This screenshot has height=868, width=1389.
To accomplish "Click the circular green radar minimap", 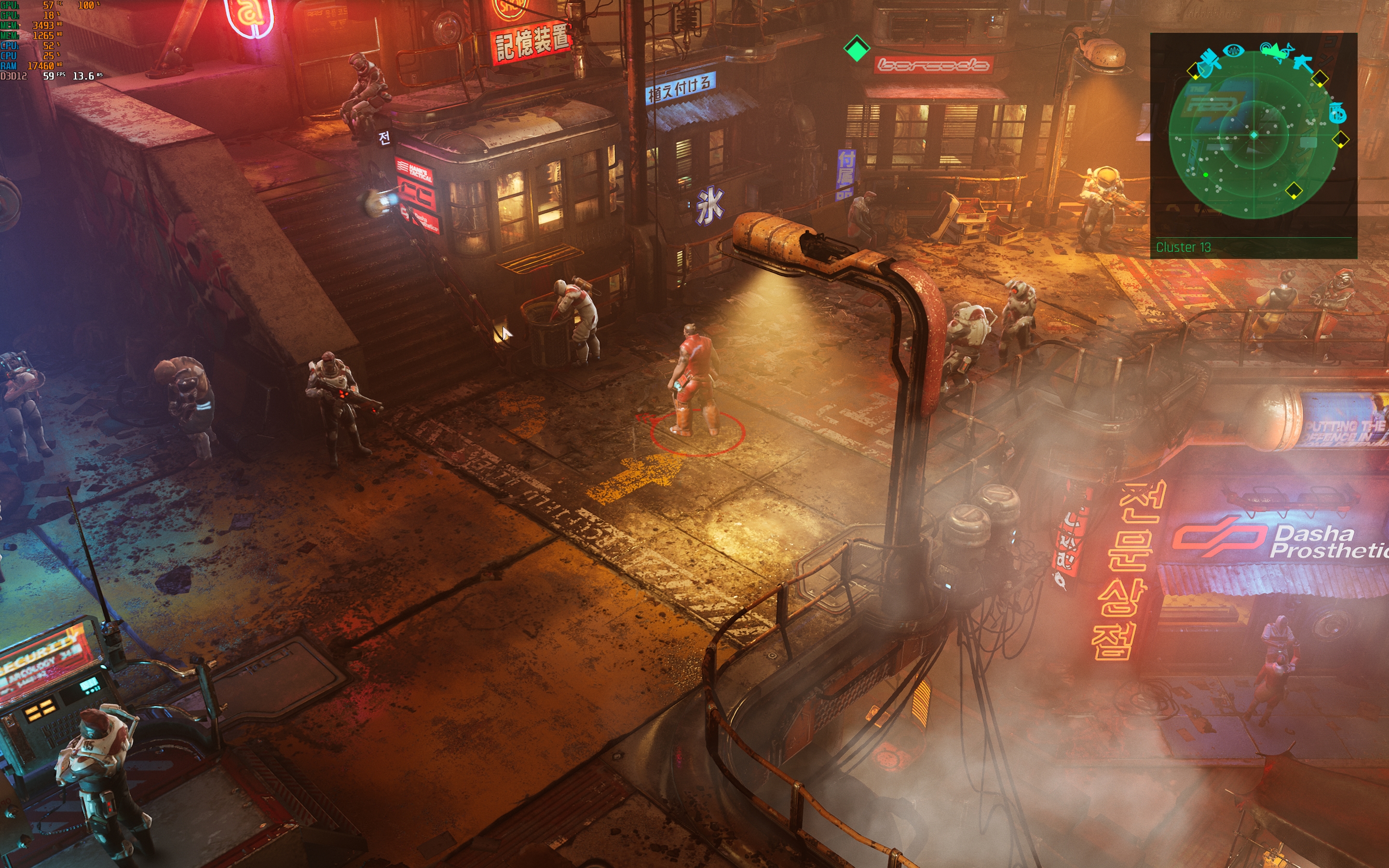I will point(1253,136).
